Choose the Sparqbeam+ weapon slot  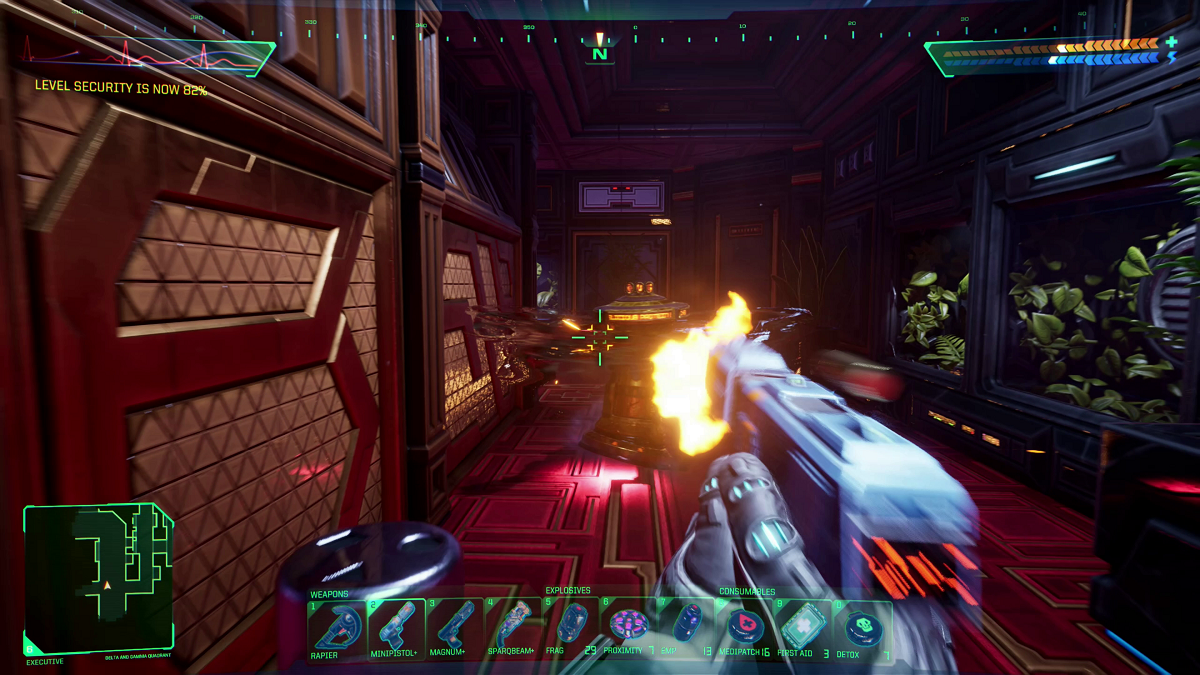point(512,627)
